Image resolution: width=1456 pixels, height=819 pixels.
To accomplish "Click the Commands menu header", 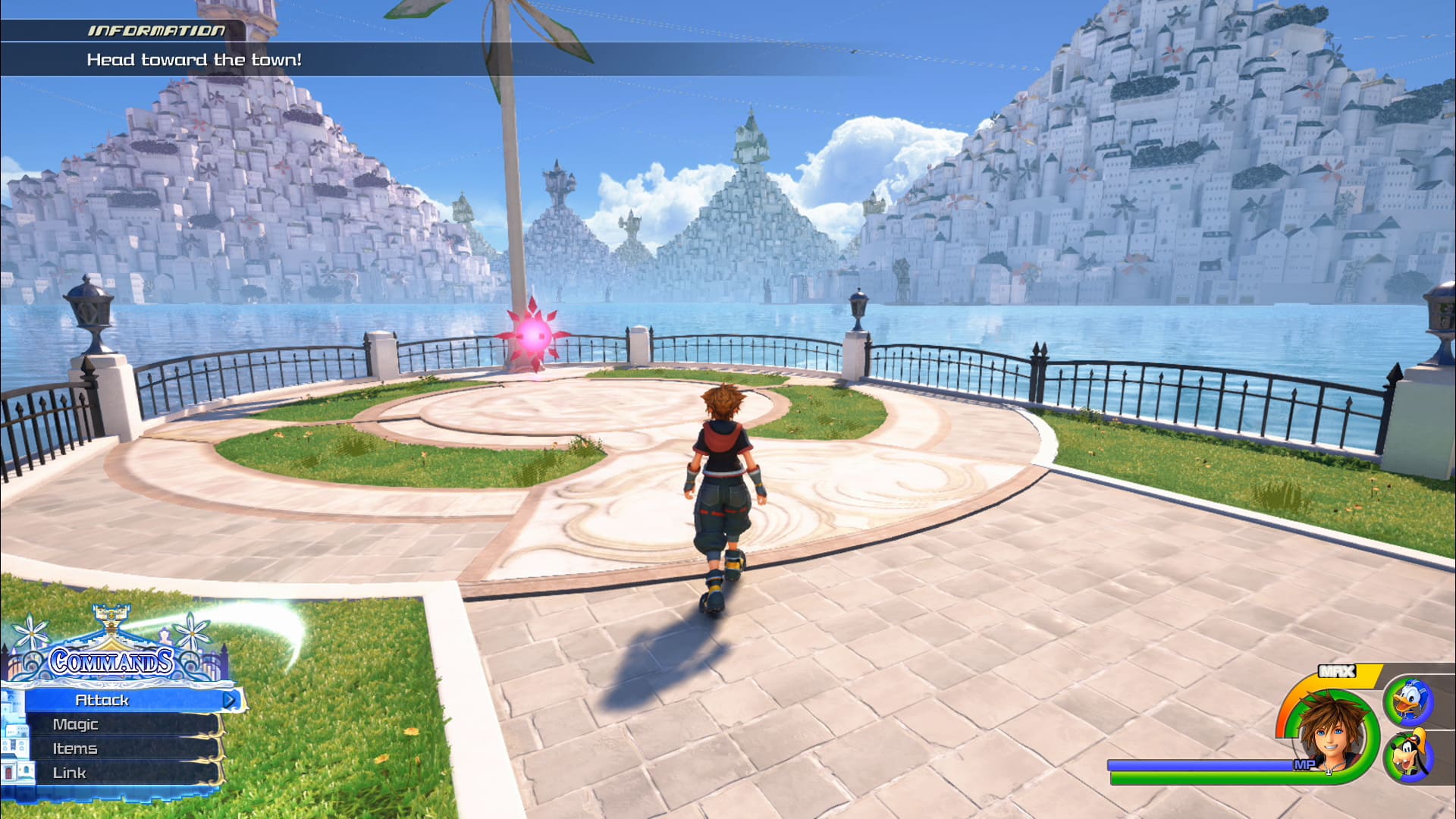I will click(x=111, y=661).
